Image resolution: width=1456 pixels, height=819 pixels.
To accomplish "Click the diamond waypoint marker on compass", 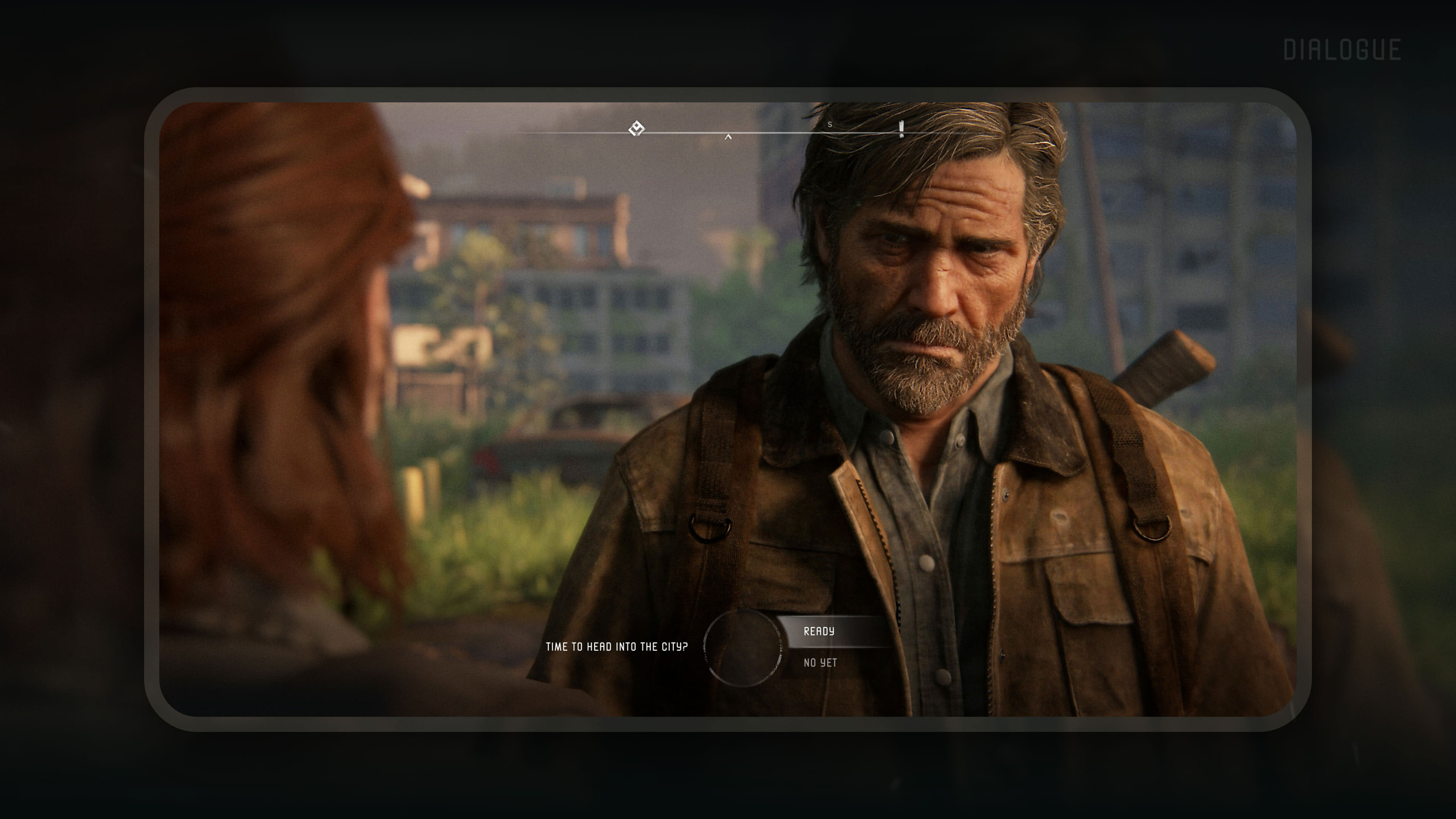I will pos(637,129).
